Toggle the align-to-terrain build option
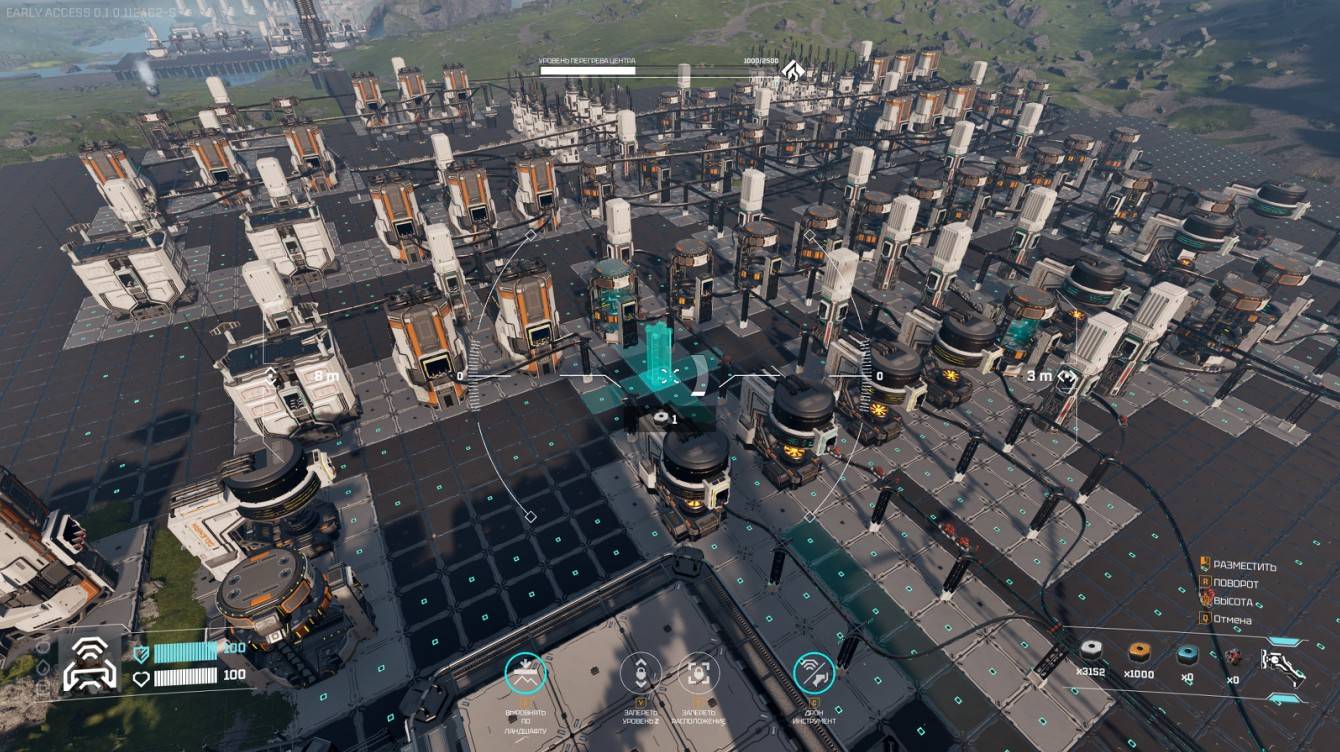Viewport: 1340px width, 752px height. coord(525,674)
